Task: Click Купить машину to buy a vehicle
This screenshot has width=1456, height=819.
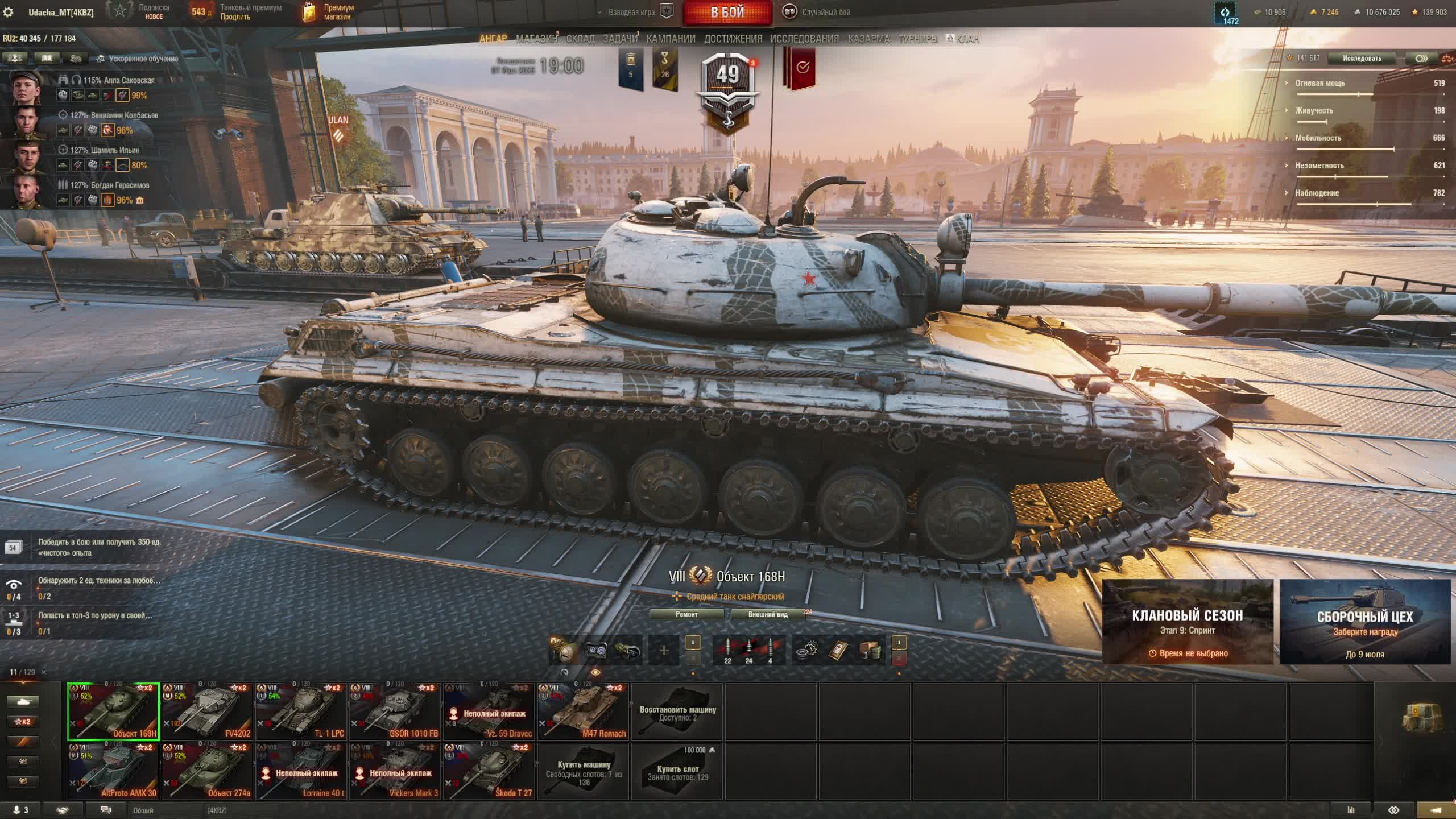Action: click(584, 772)
